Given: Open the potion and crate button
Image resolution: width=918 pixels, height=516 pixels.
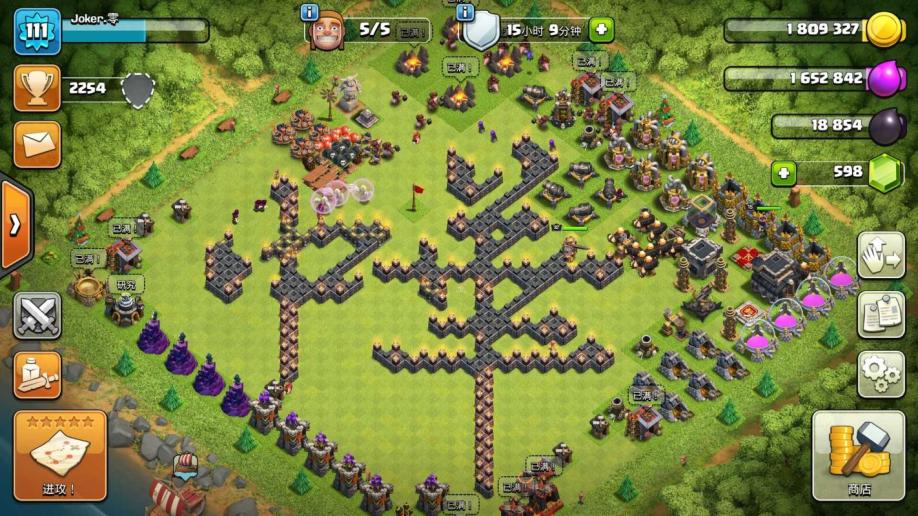Looking at the screenshot, I should point(36,374).
